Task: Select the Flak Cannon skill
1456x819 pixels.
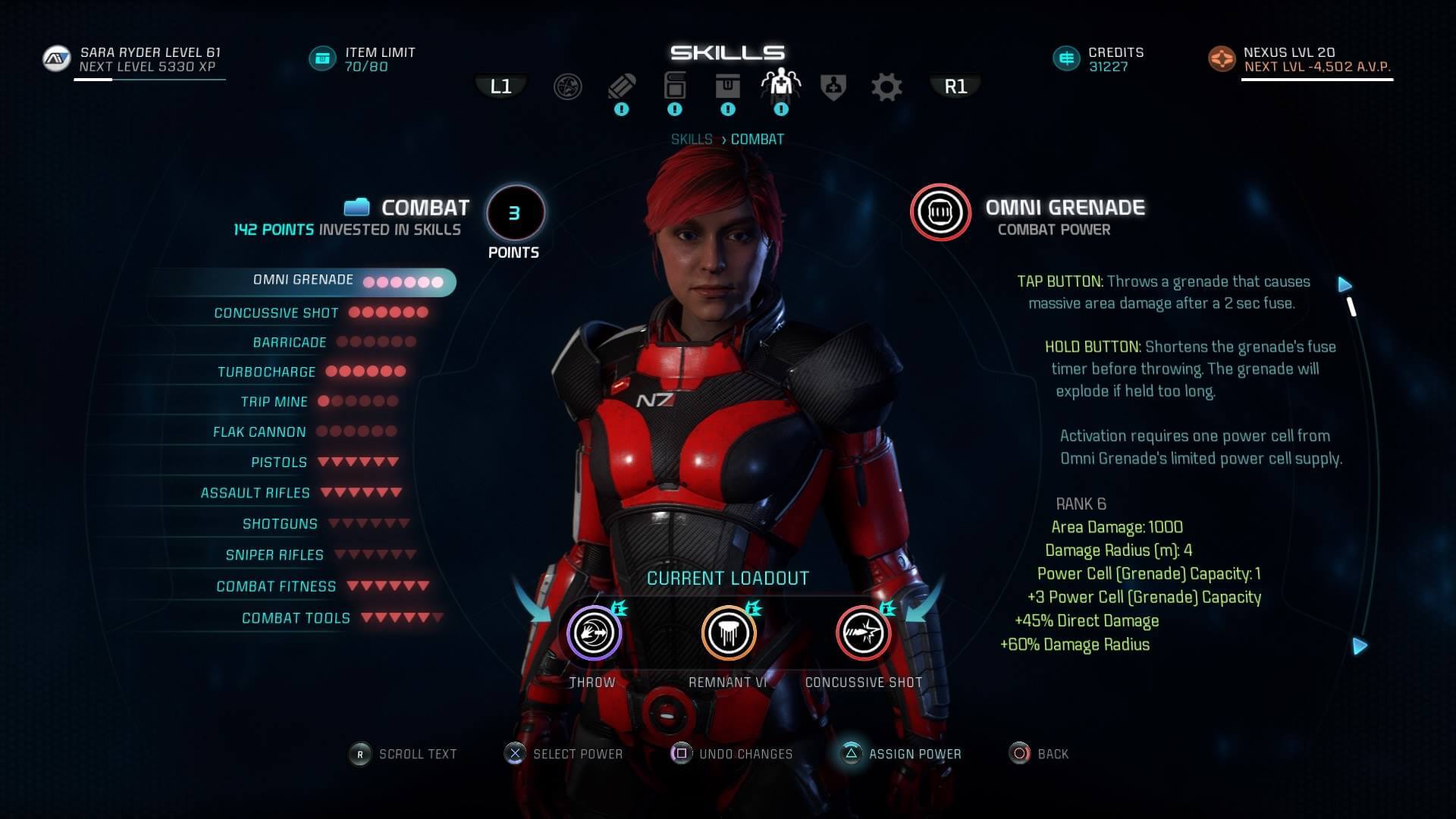Action: 259,432
